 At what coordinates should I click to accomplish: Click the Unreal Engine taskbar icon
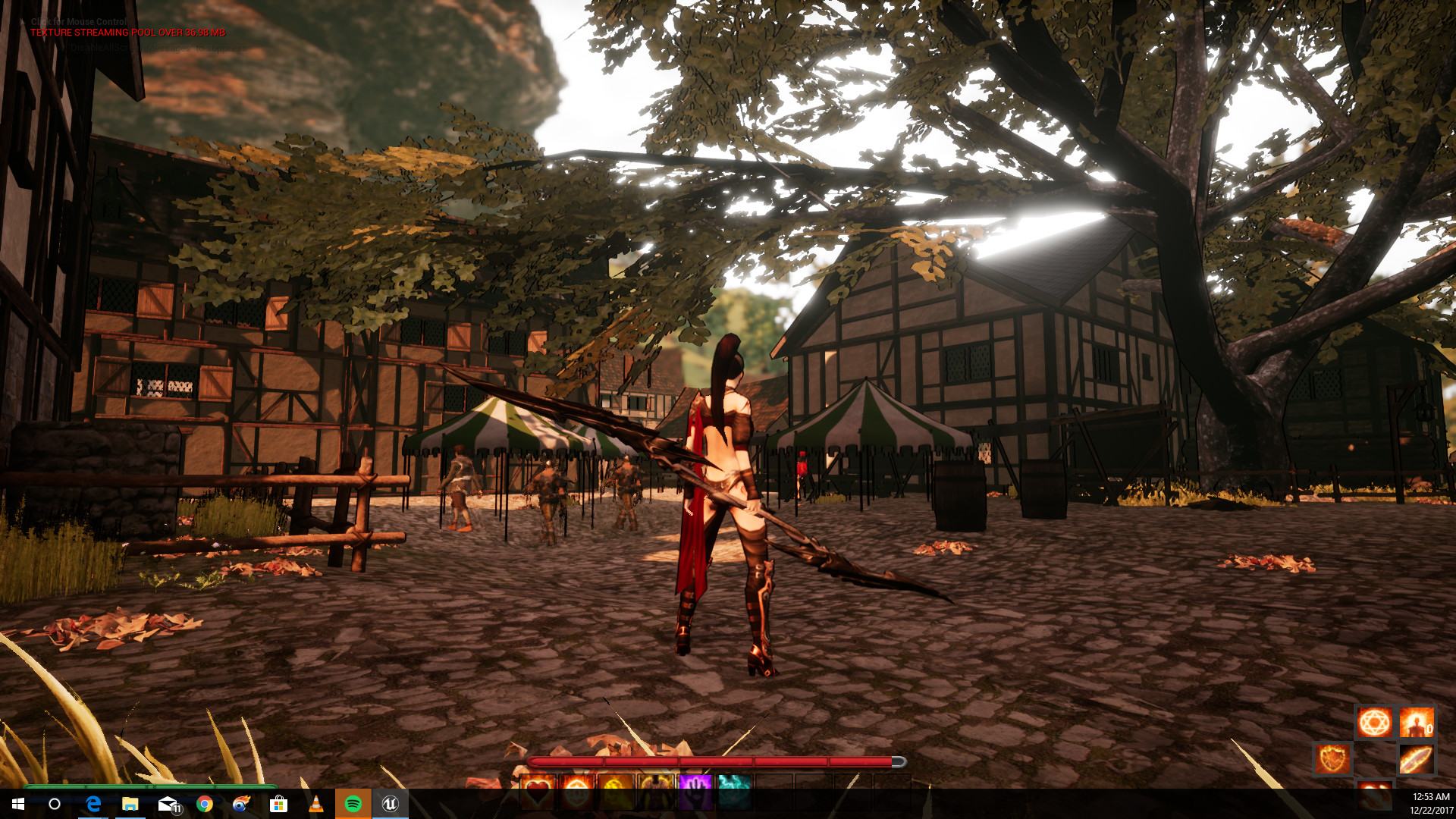pos(390,804)
